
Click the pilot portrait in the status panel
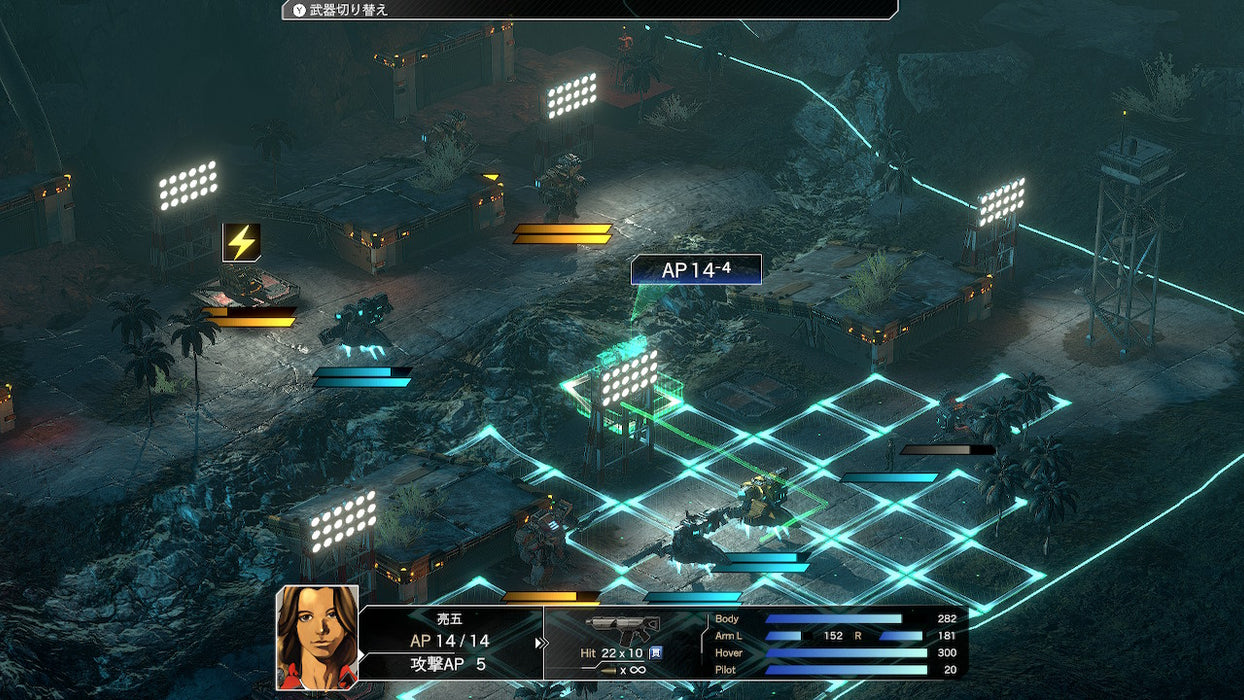tap(317, 636)
